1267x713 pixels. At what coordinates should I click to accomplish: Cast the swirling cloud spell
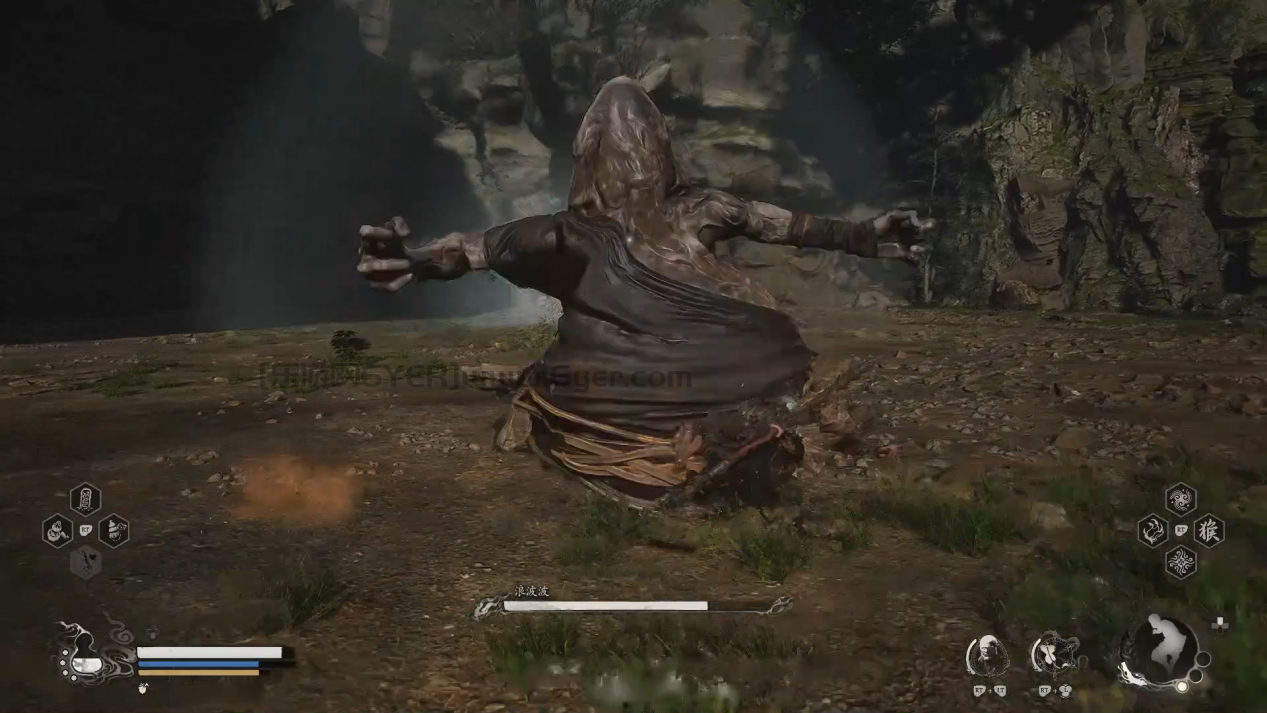pos(1180,498)
